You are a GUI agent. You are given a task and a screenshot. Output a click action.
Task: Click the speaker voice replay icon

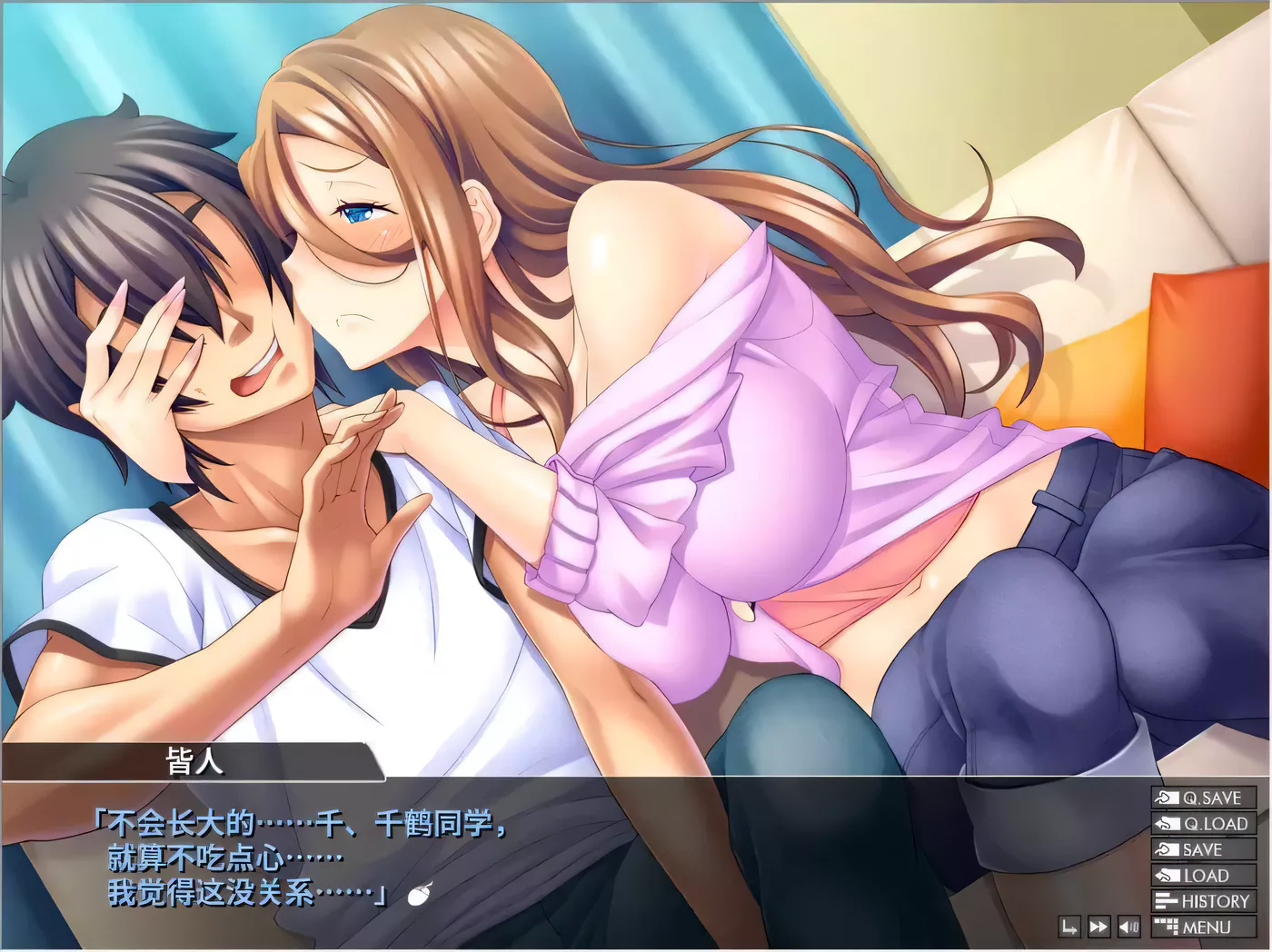point(1128,927)
